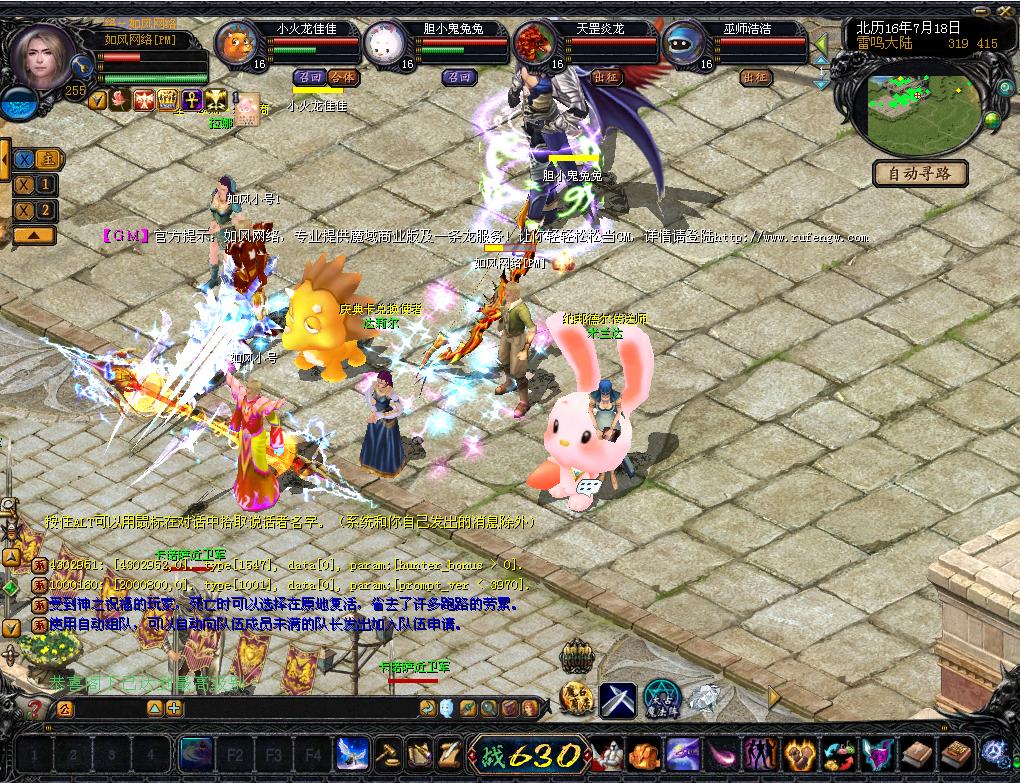Activate the crossed swords skill icon
Viewport: 1020px width, 783px height.
[x=618, y=697]
